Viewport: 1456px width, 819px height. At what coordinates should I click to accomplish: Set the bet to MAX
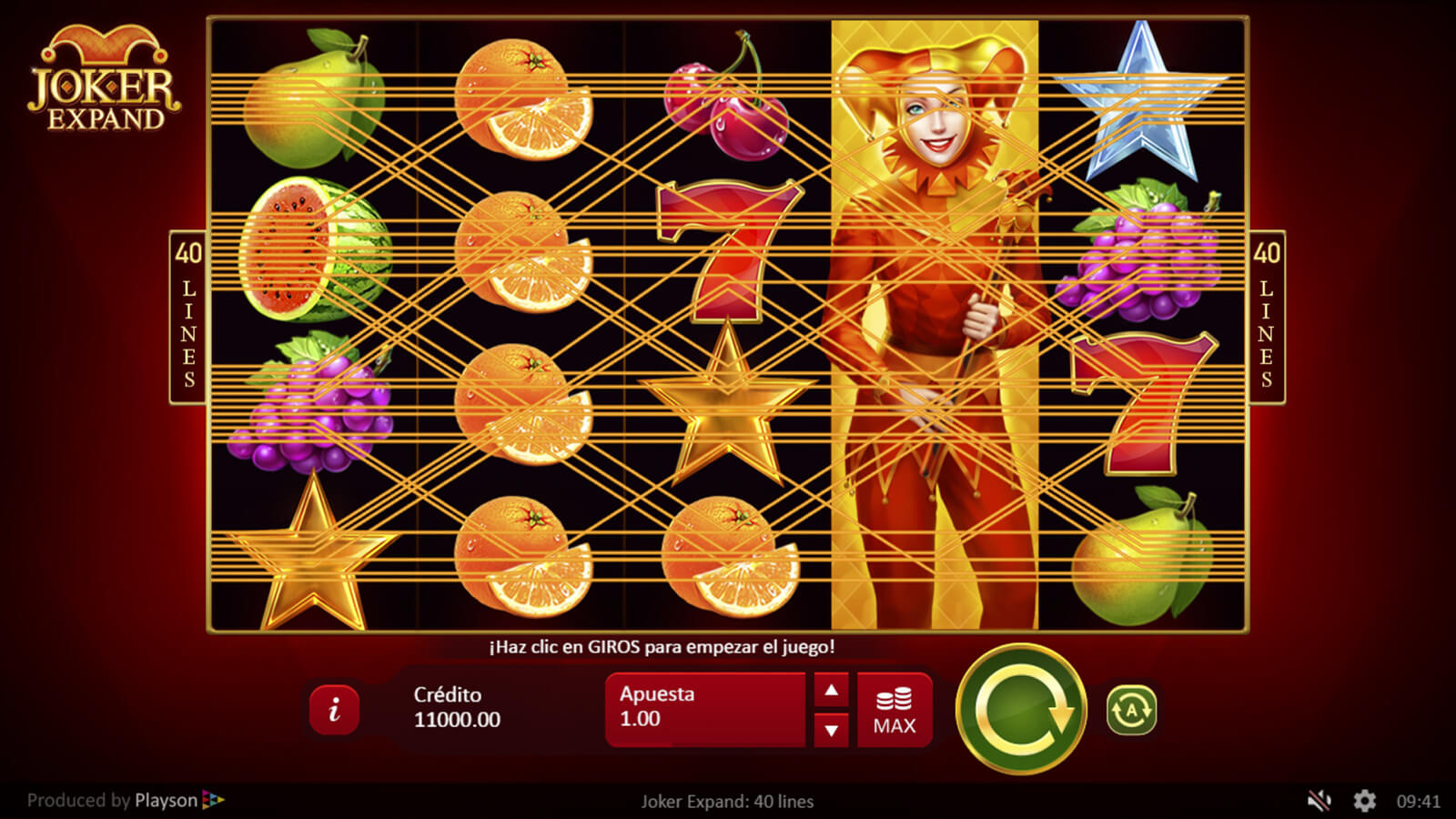pyautogui.click(x=895, y=711)
